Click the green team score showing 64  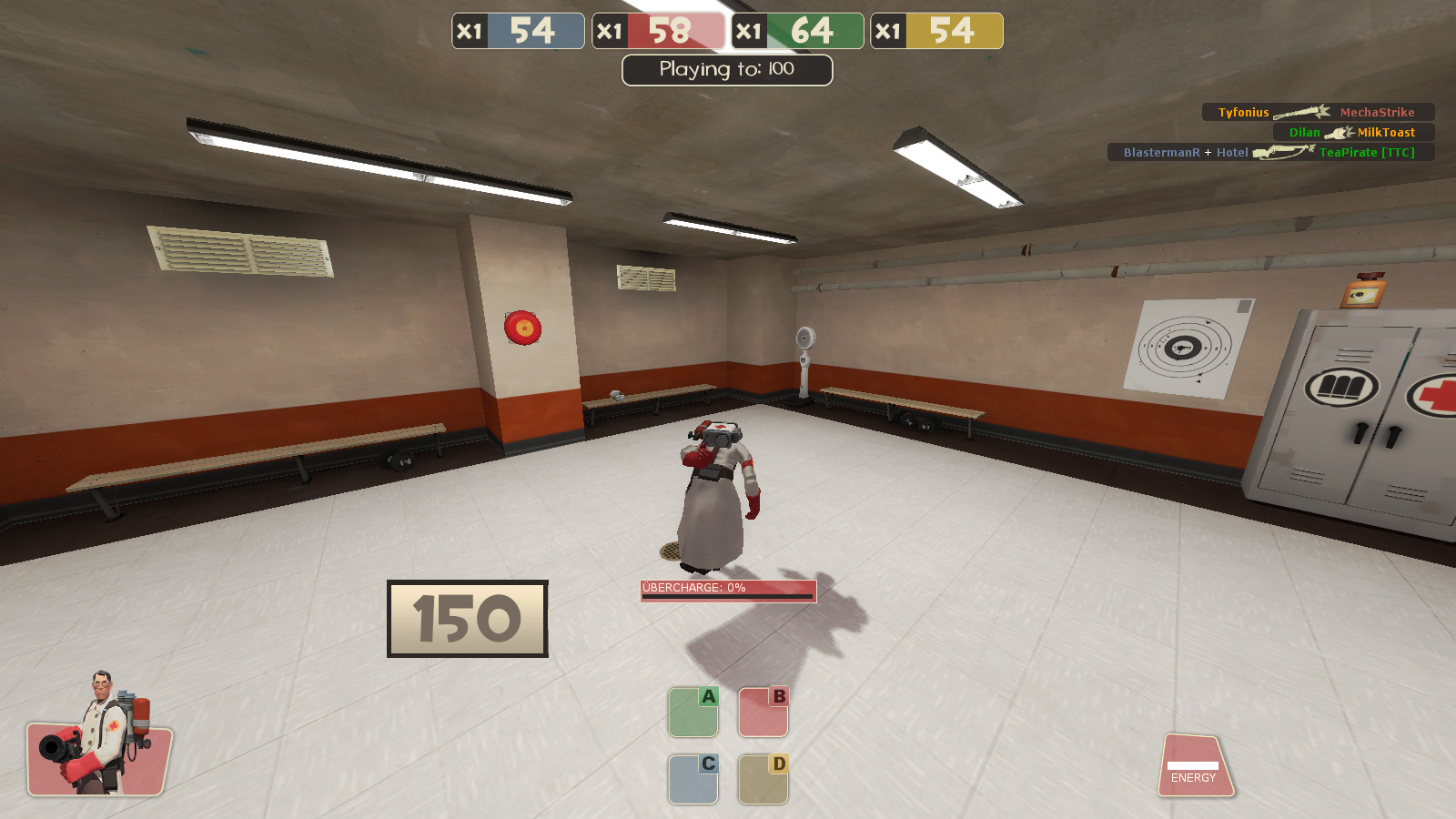point(810,30)
